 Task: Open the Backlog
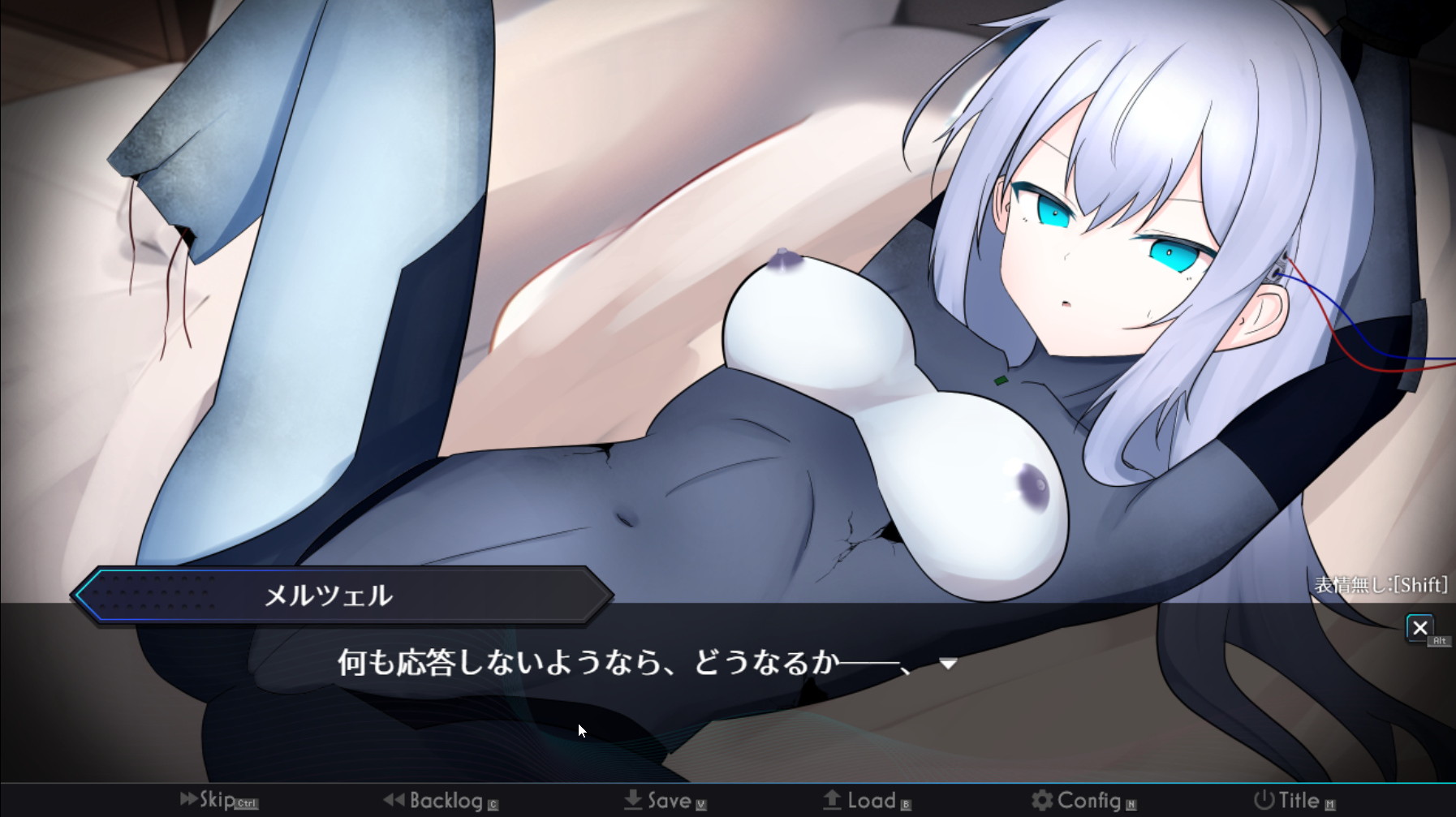pyautogui.click(x=441, y=801)
